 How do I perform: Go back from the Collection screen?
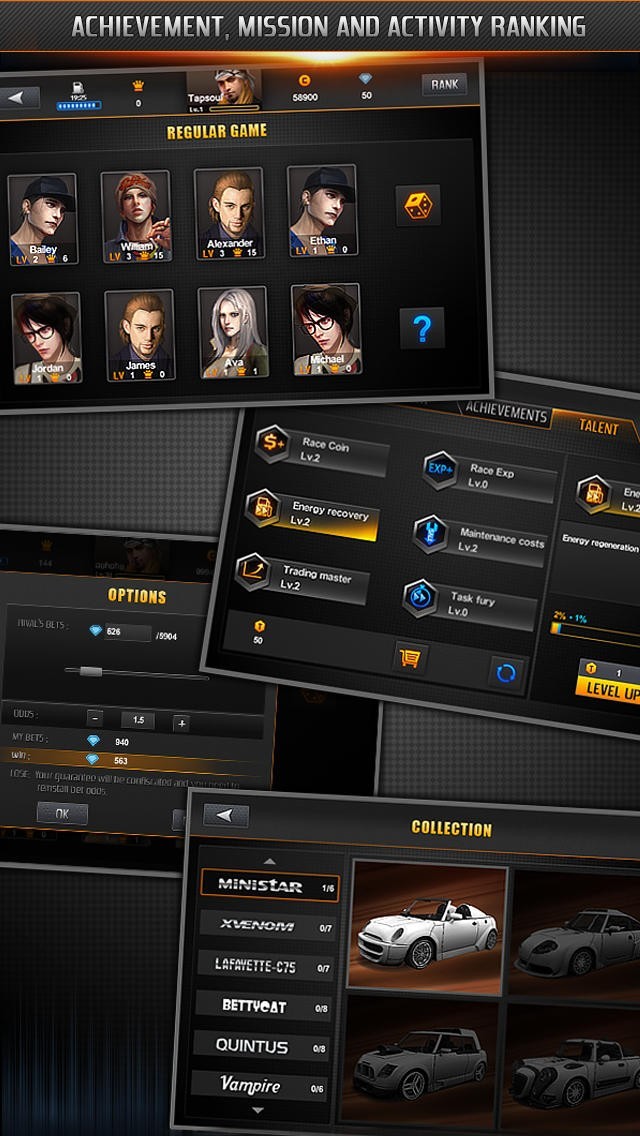tap(226, 816)
